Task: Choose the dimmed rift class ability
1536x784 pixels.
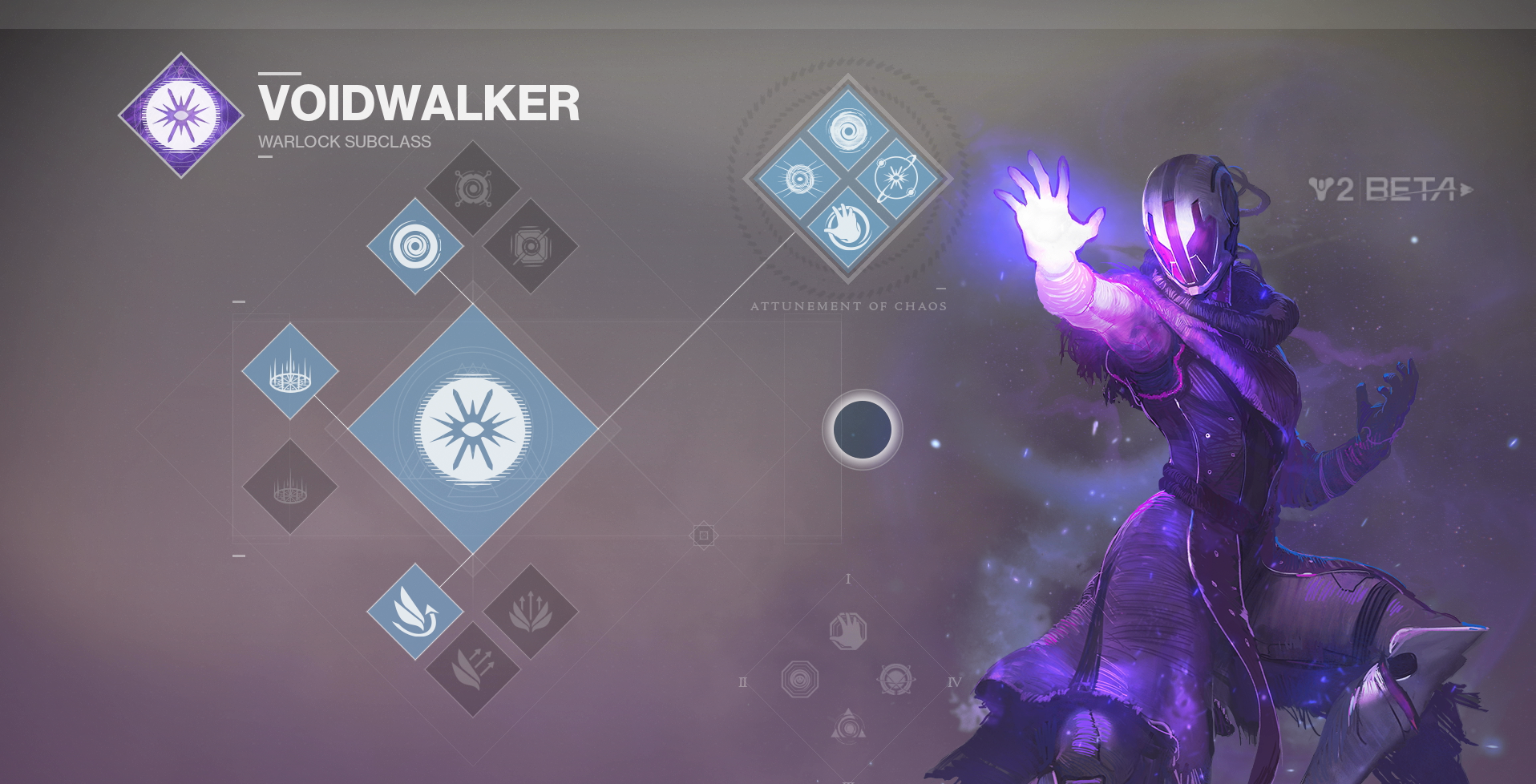Action: tap(290, 487)
